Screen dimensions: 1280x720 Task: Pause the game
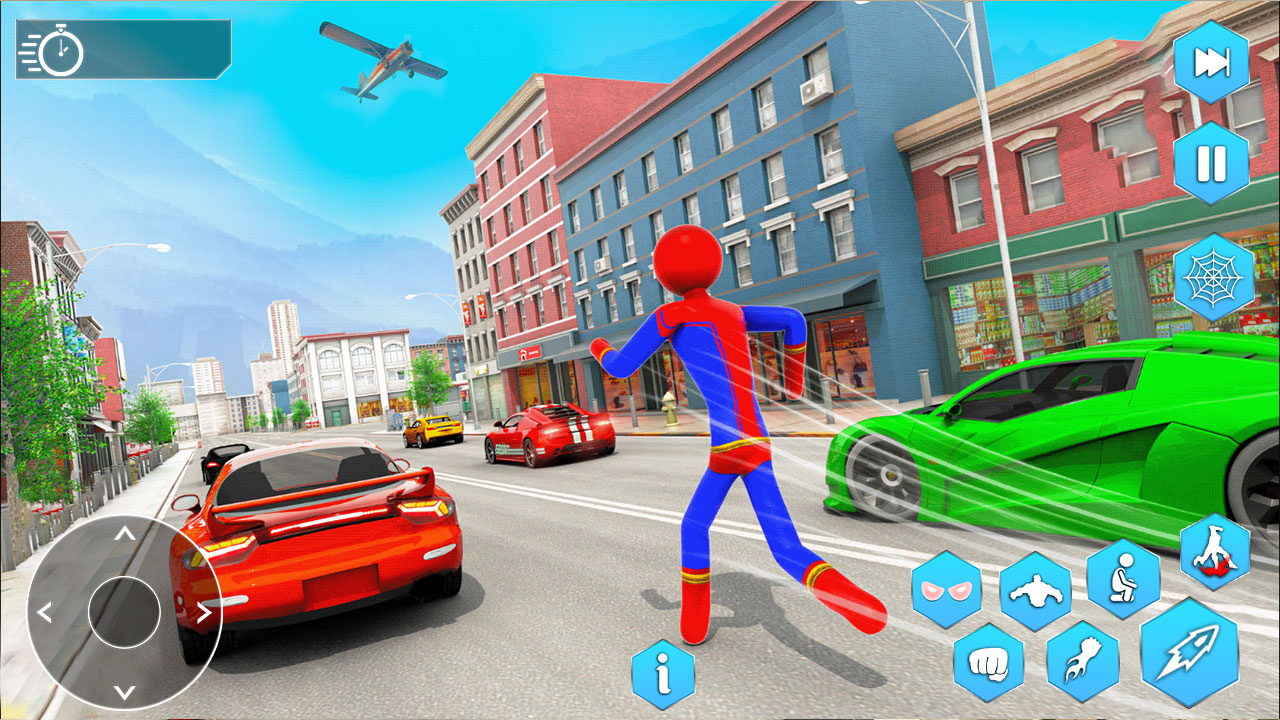coord(1211,160)
